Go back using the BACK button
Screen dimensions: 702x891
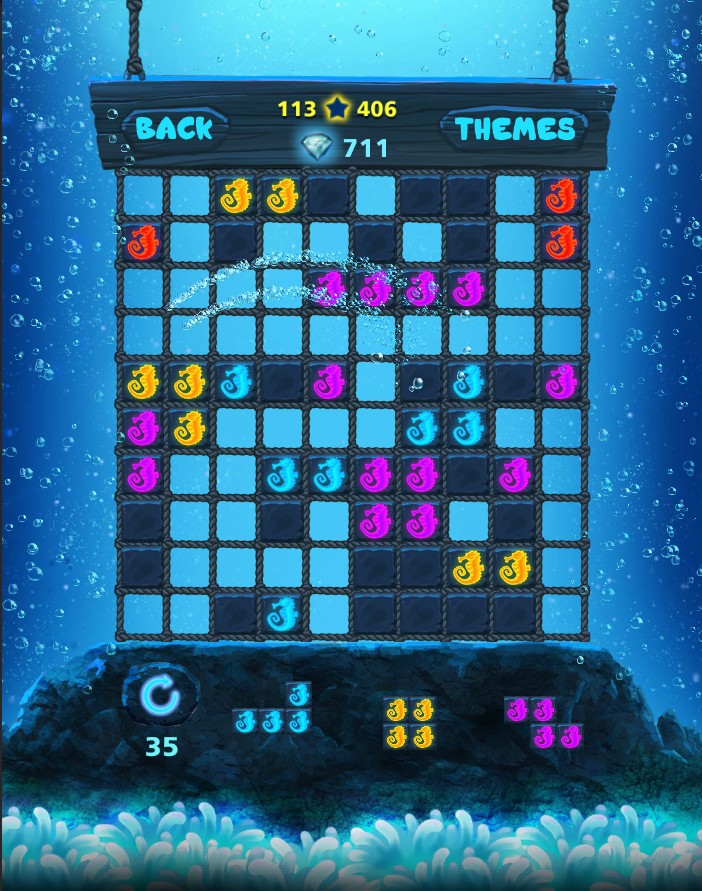[175, 128]
